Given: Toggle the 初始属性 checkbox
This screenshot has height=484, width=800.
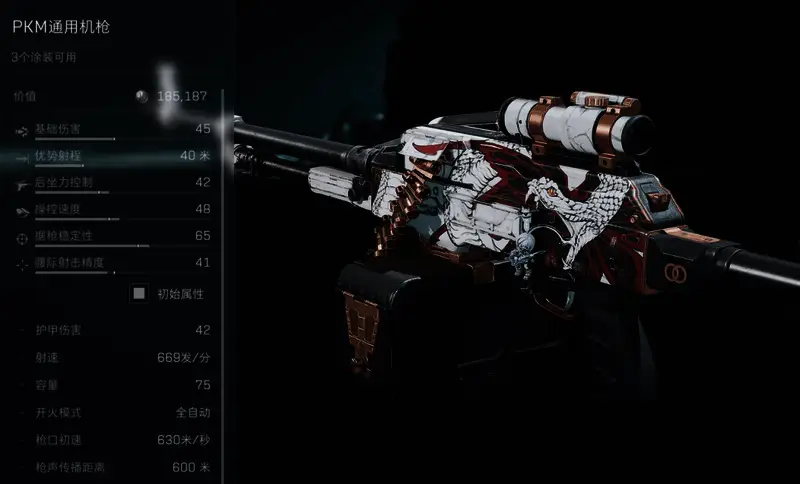Looking at the screenshot, I should (x=140, y=294).
